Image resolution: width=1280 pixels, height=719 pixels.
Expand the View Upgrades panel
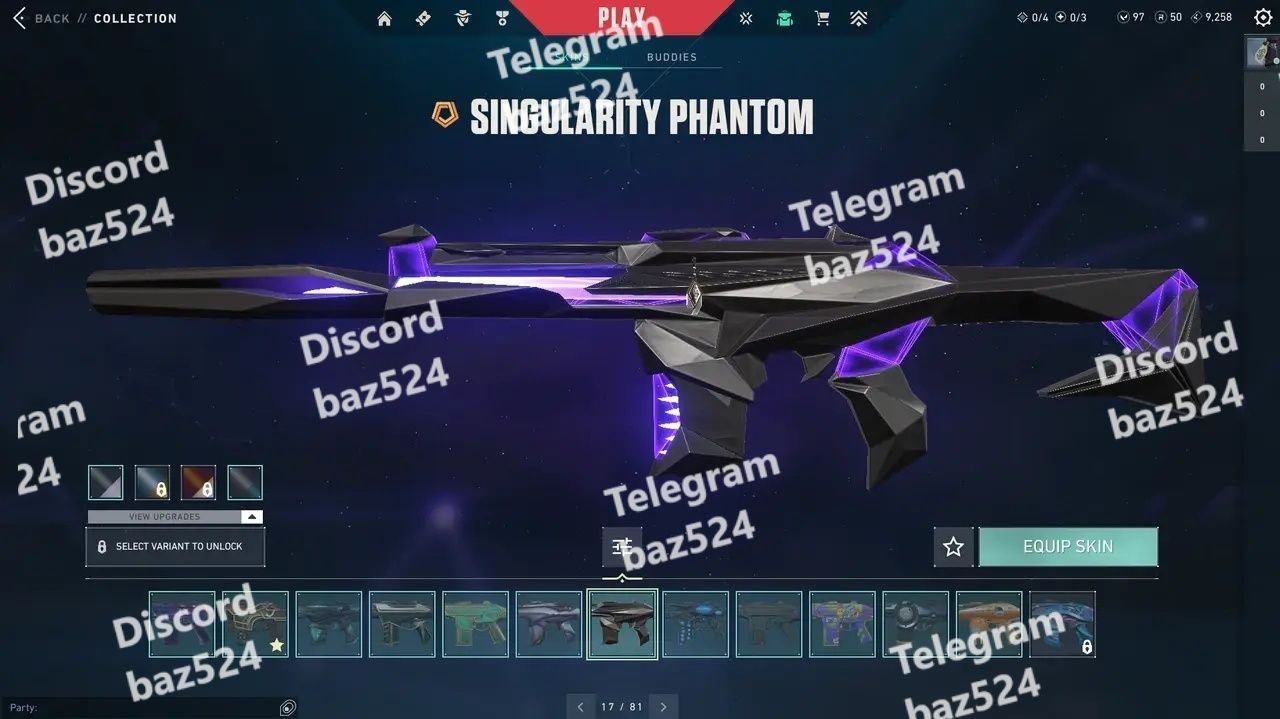(175, 517)
